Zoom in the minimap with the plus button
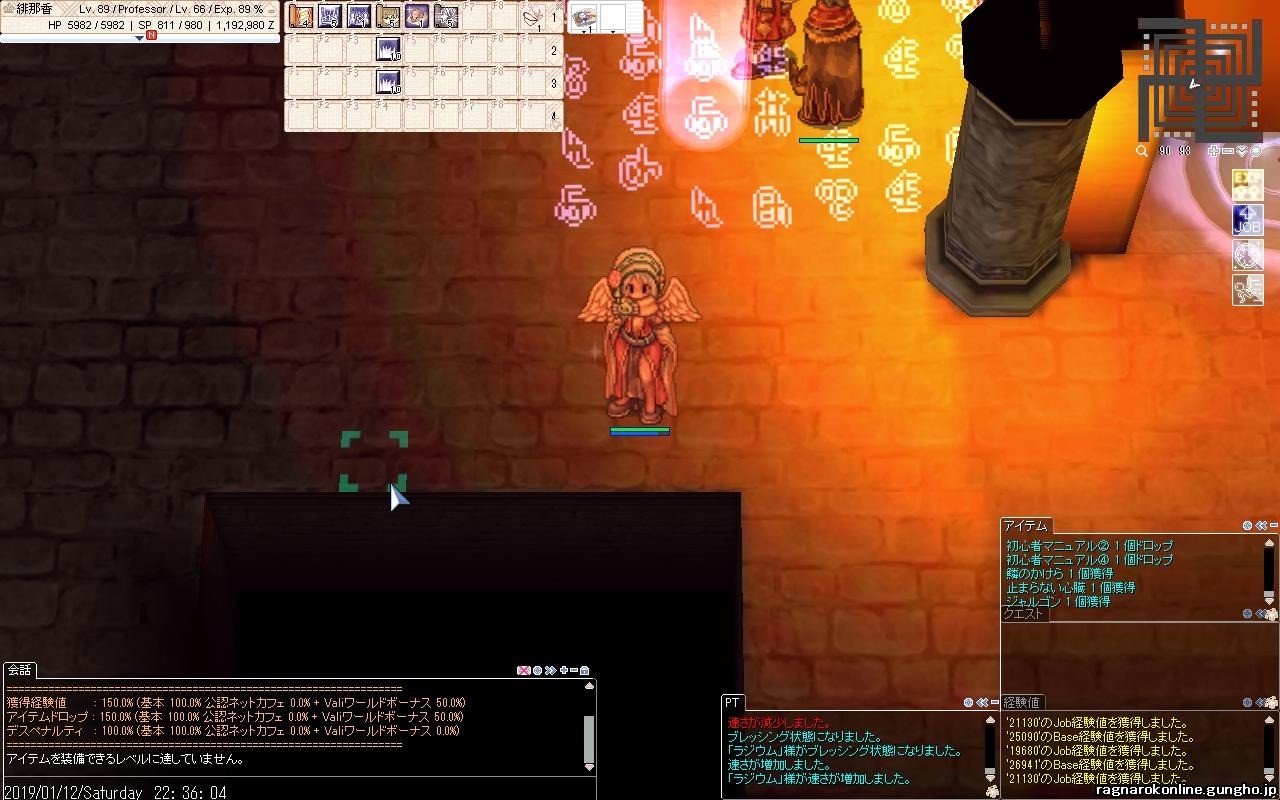 point(1214,151)
